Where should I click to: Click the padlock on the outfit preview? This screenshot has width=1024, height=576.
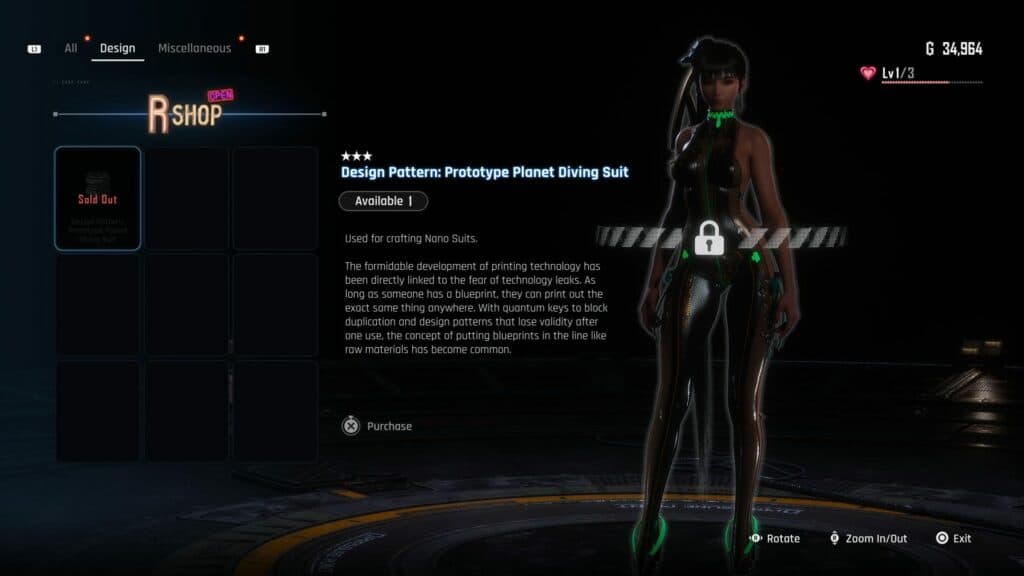coord(709,239)
